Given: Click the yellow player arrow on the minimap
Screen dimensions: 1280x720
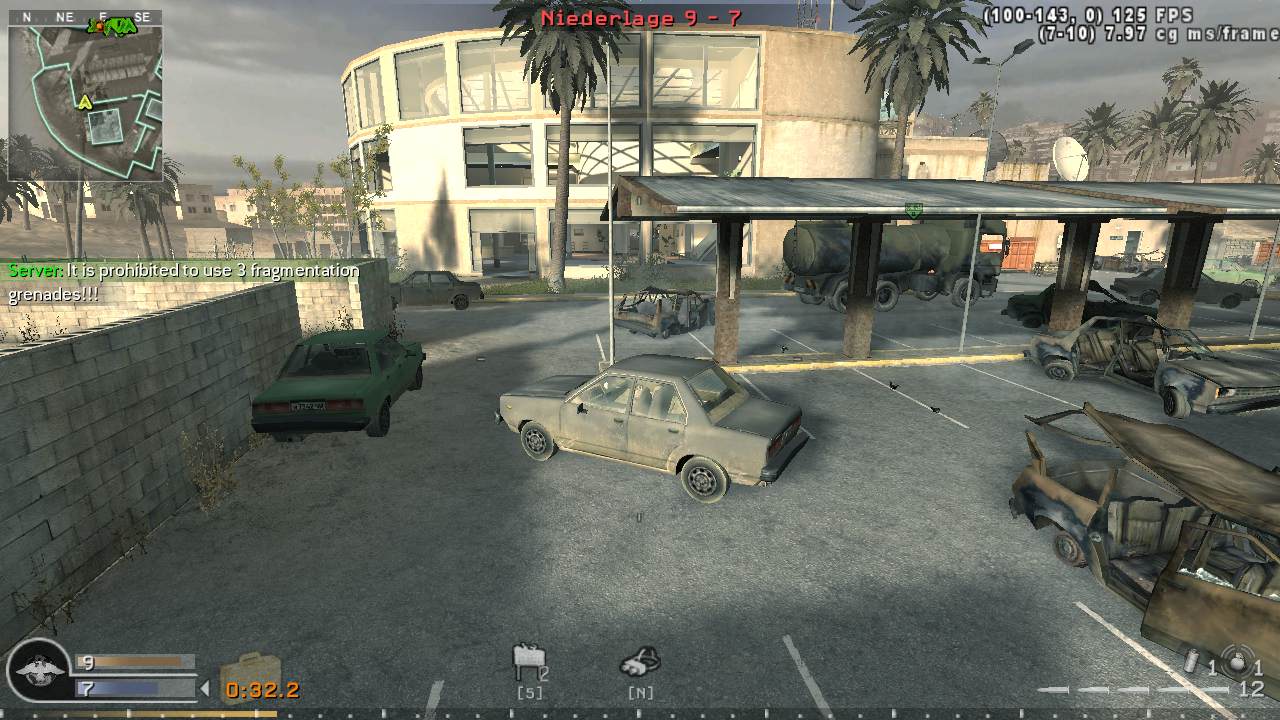Looking at the screenshot, I should click(x=84, y=102).
